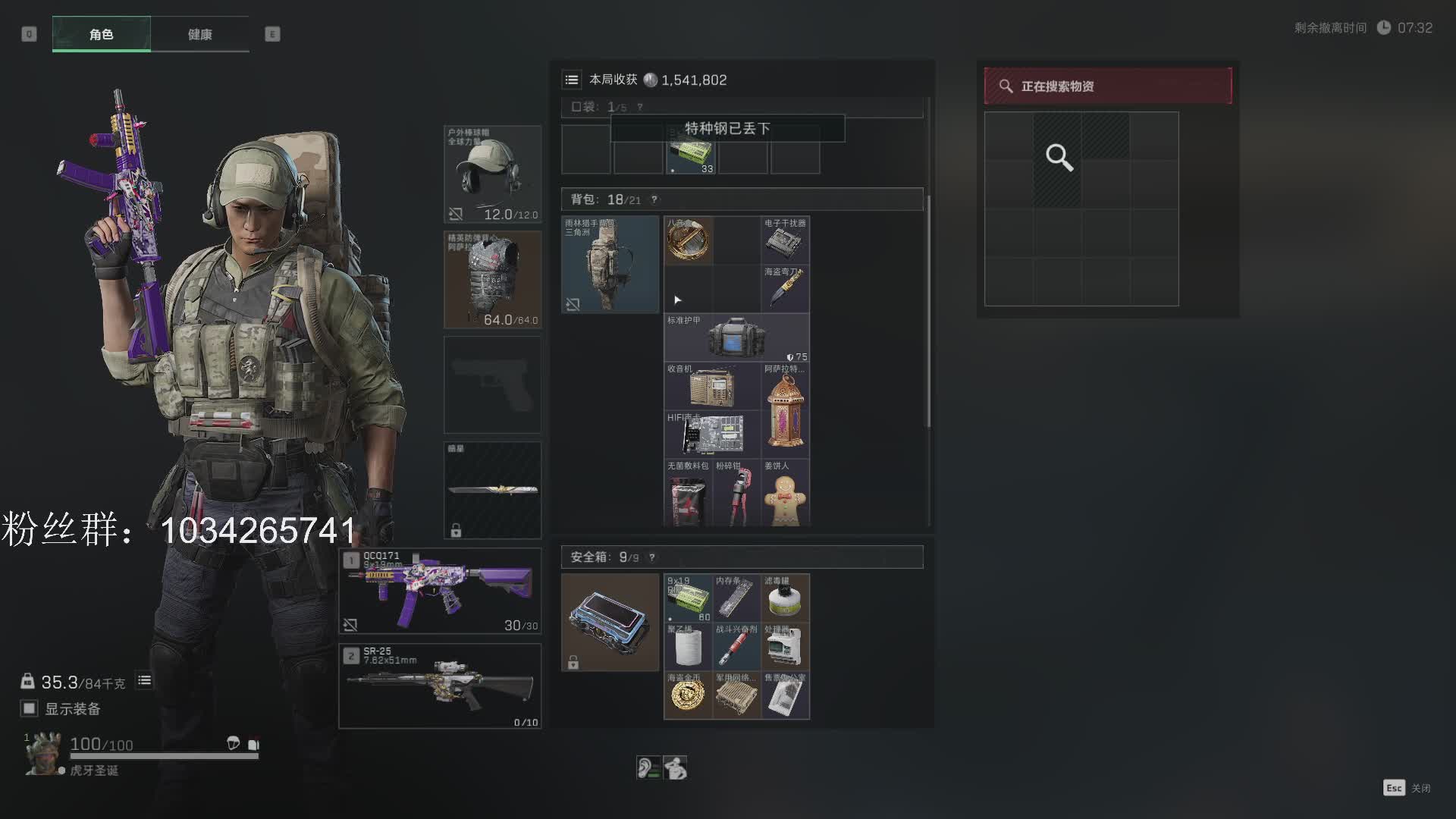
Task: Select the elite body armor slot
Action: (492, 279)
